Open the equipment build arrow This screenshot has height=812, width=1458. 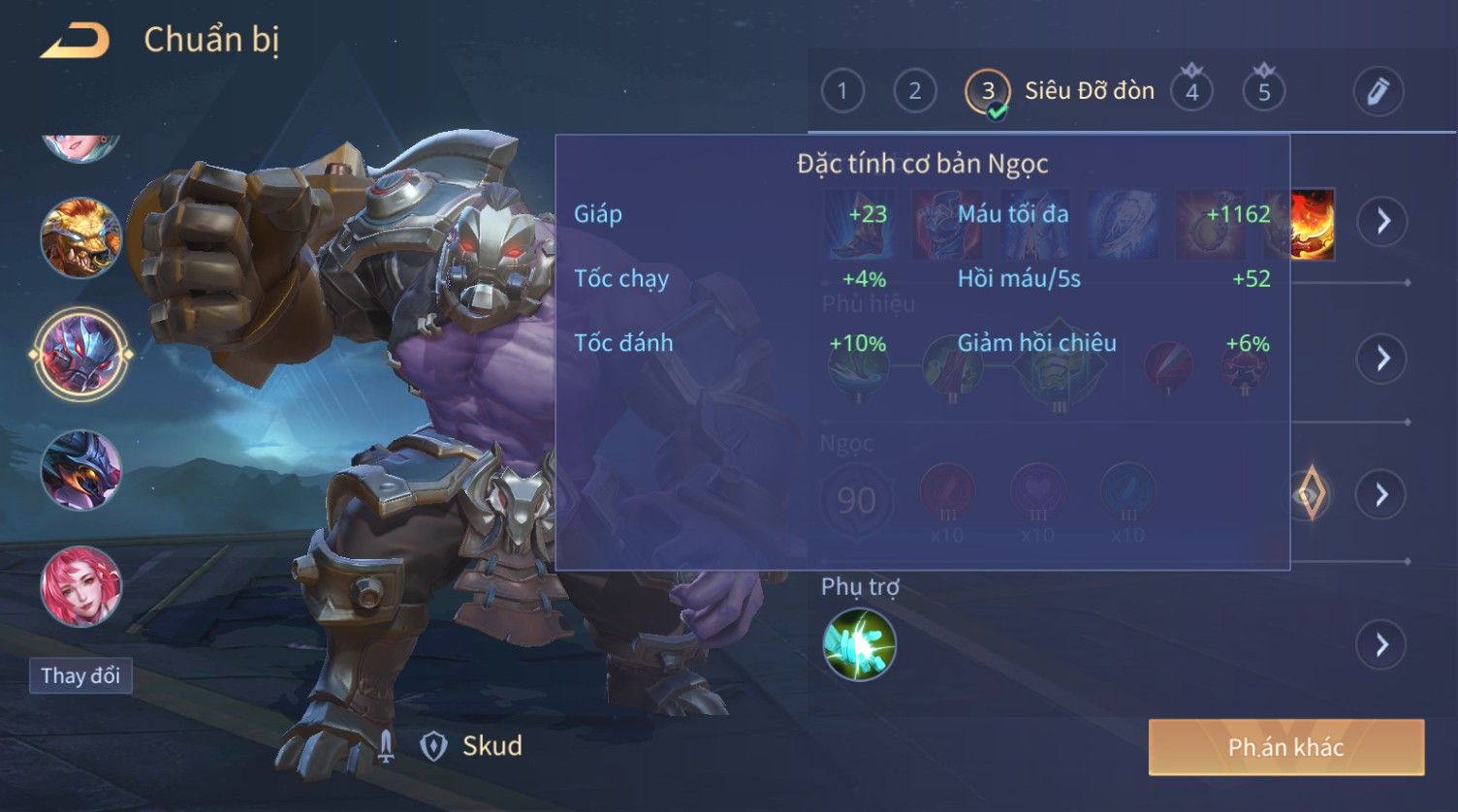[1382, 222]
